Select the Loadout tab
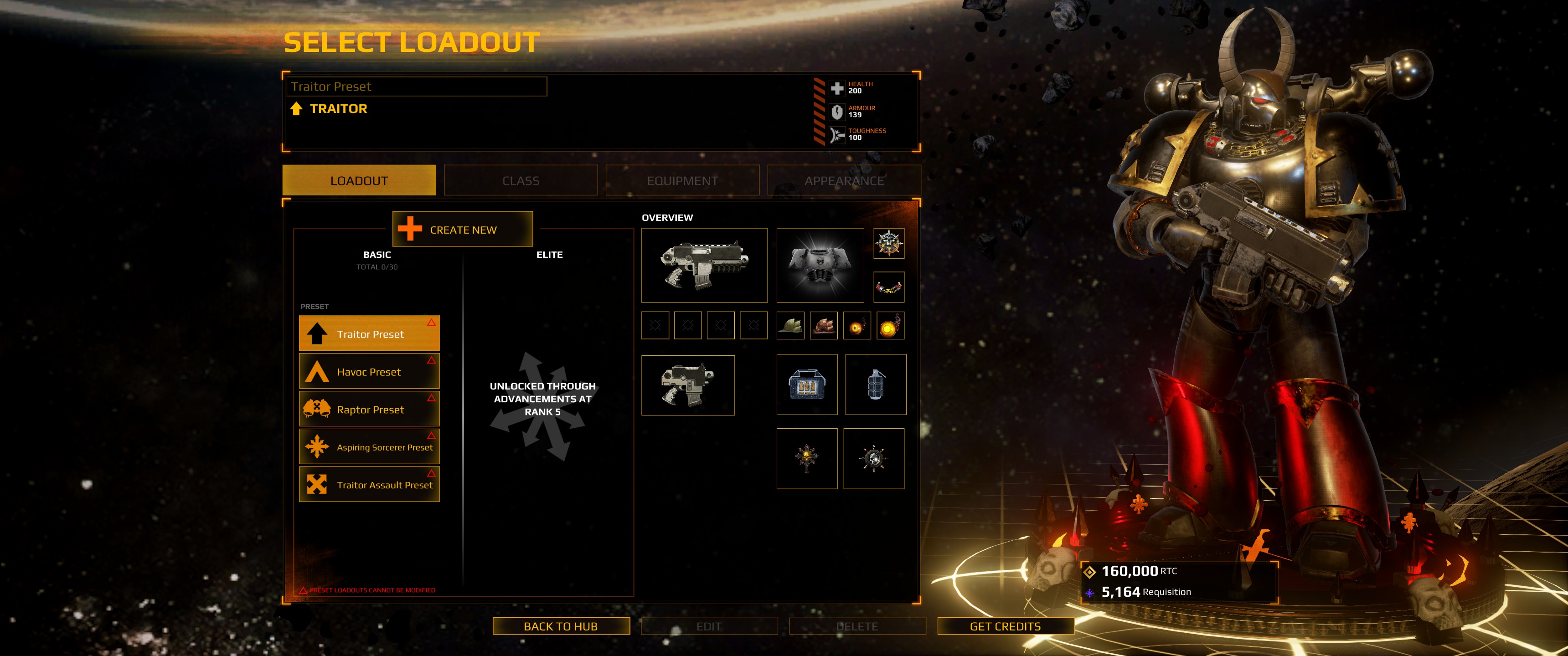 pos(359,181)
